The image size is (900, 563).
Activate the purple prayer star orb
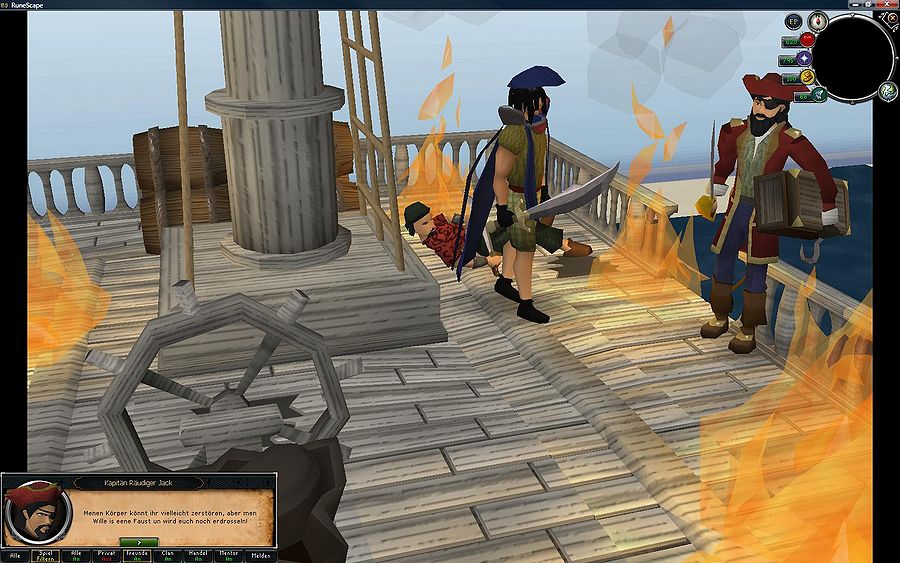point(804,59)
